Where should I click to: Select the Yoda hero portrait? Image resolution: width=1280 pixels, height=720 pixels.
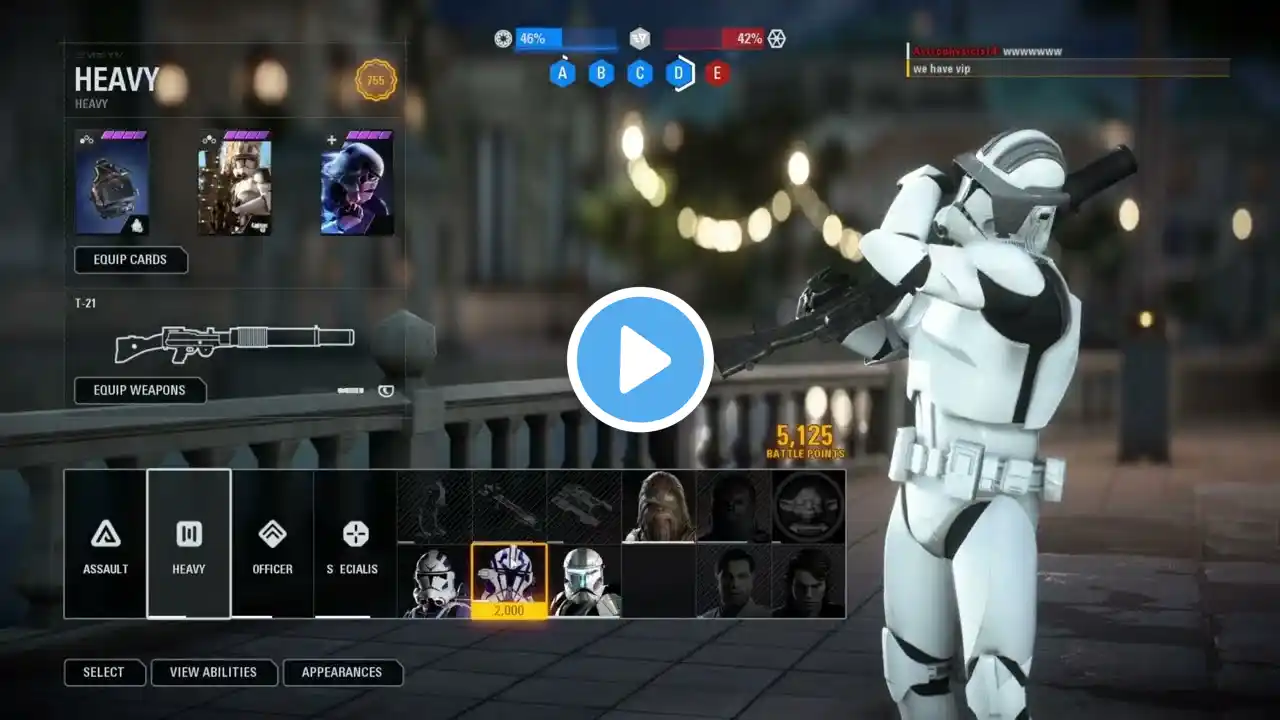[808, 506]
